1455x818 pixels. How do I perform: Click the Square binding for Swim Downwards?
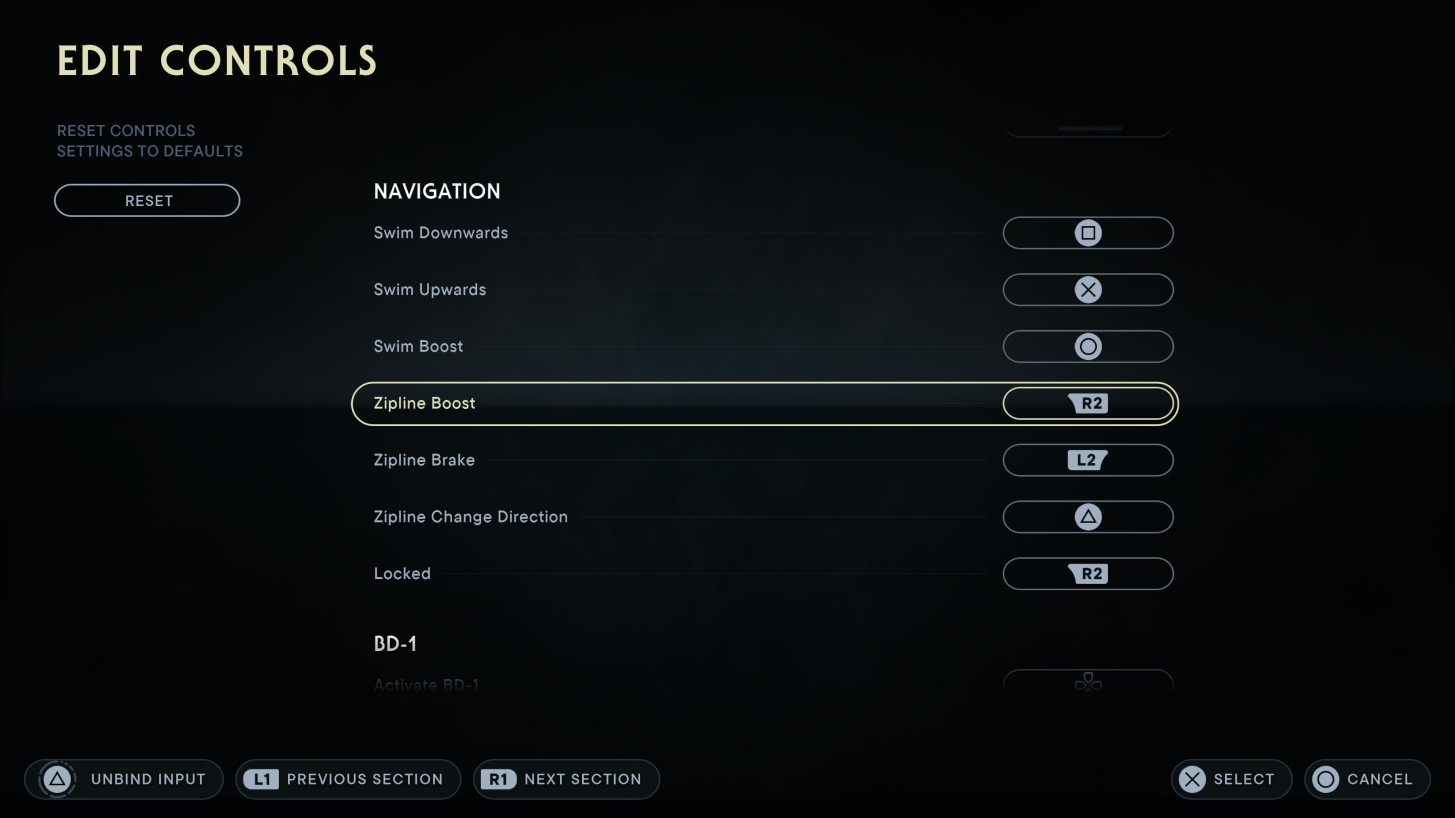[x=1087, y=232]
